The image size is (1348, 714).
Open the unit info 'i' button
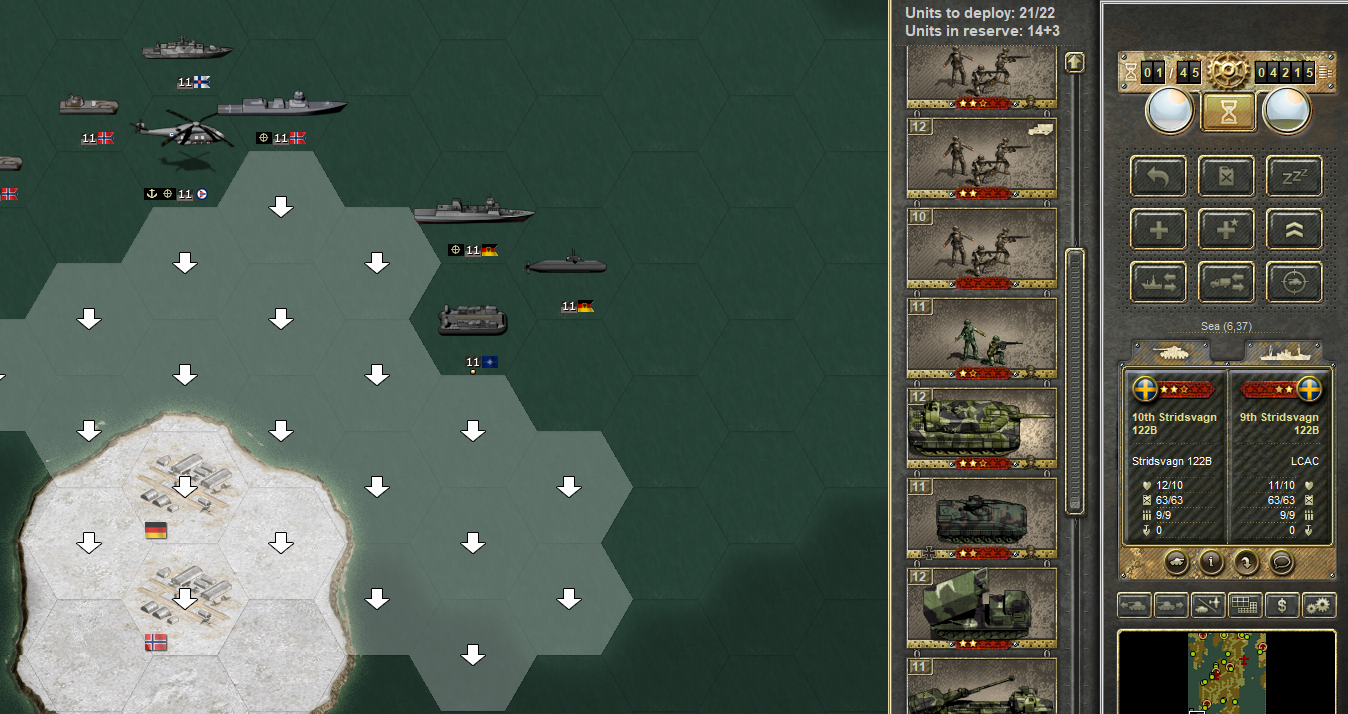pos(1212,562)
